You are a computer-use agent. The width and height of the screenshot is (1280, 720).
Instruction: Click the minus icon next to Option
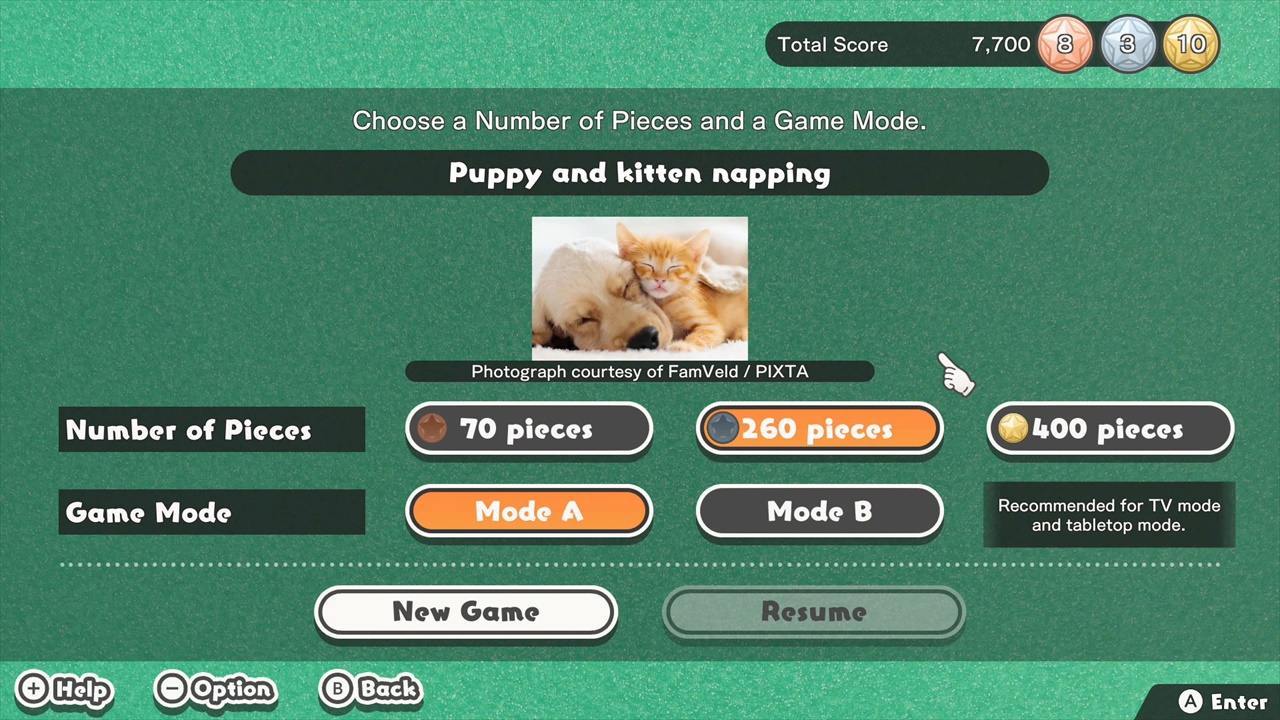coord(172,689)
